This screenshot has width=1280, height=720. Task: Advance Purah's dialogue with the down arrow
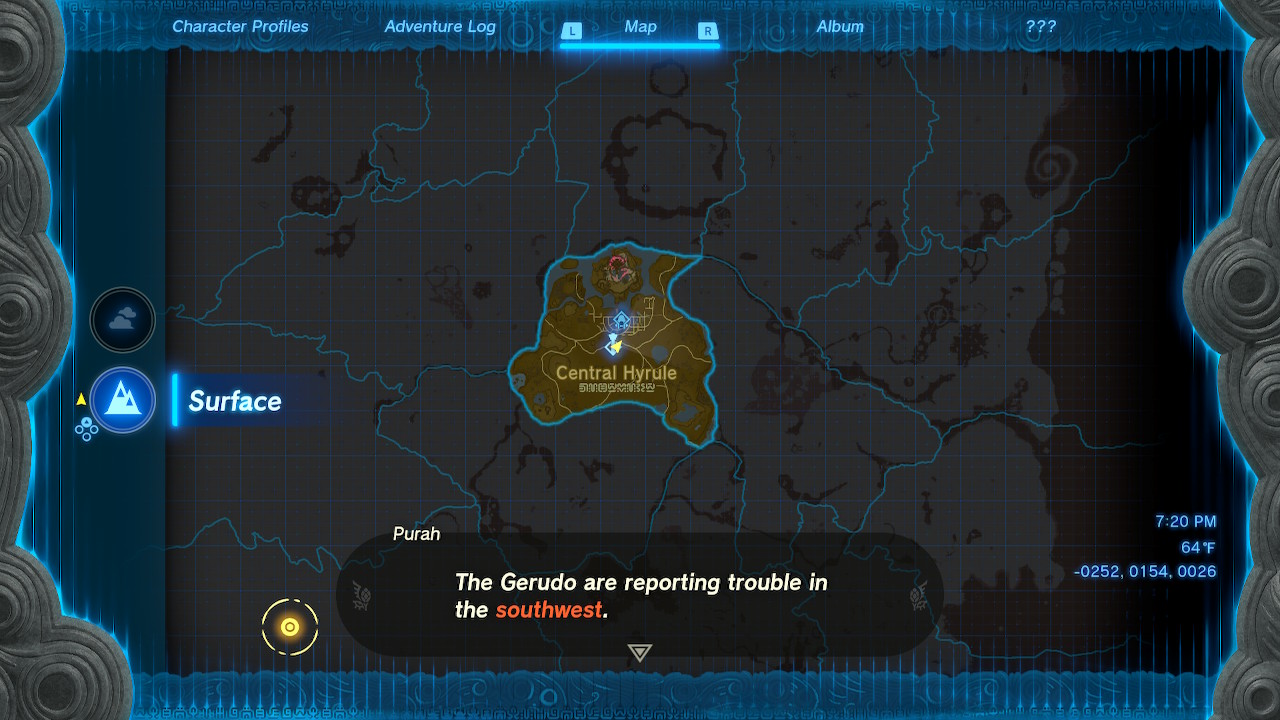pyautogui.click(x=640, y=653)
